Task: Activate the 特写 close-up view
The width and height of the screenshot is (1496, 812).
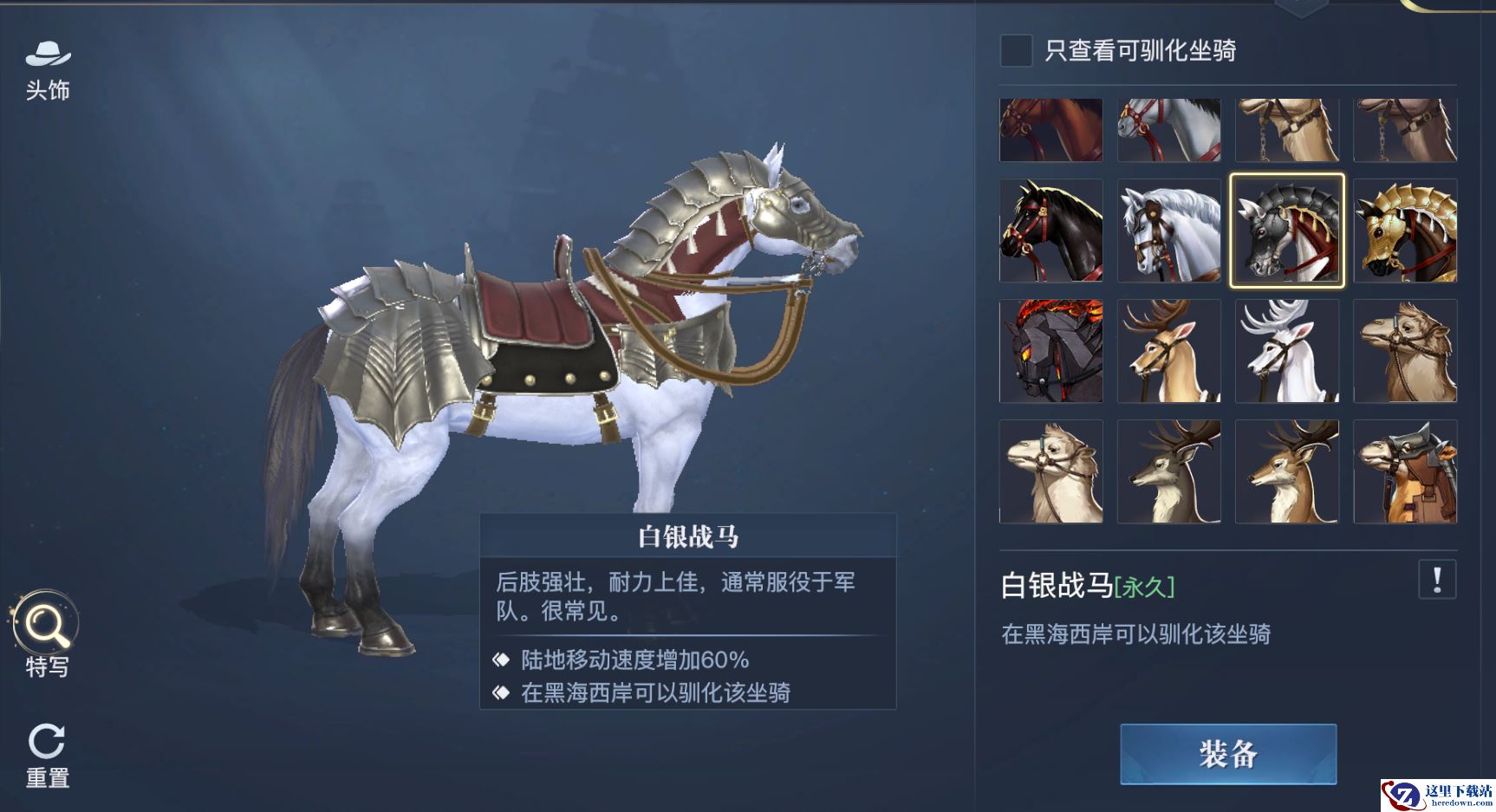Action: pos(46,633)
